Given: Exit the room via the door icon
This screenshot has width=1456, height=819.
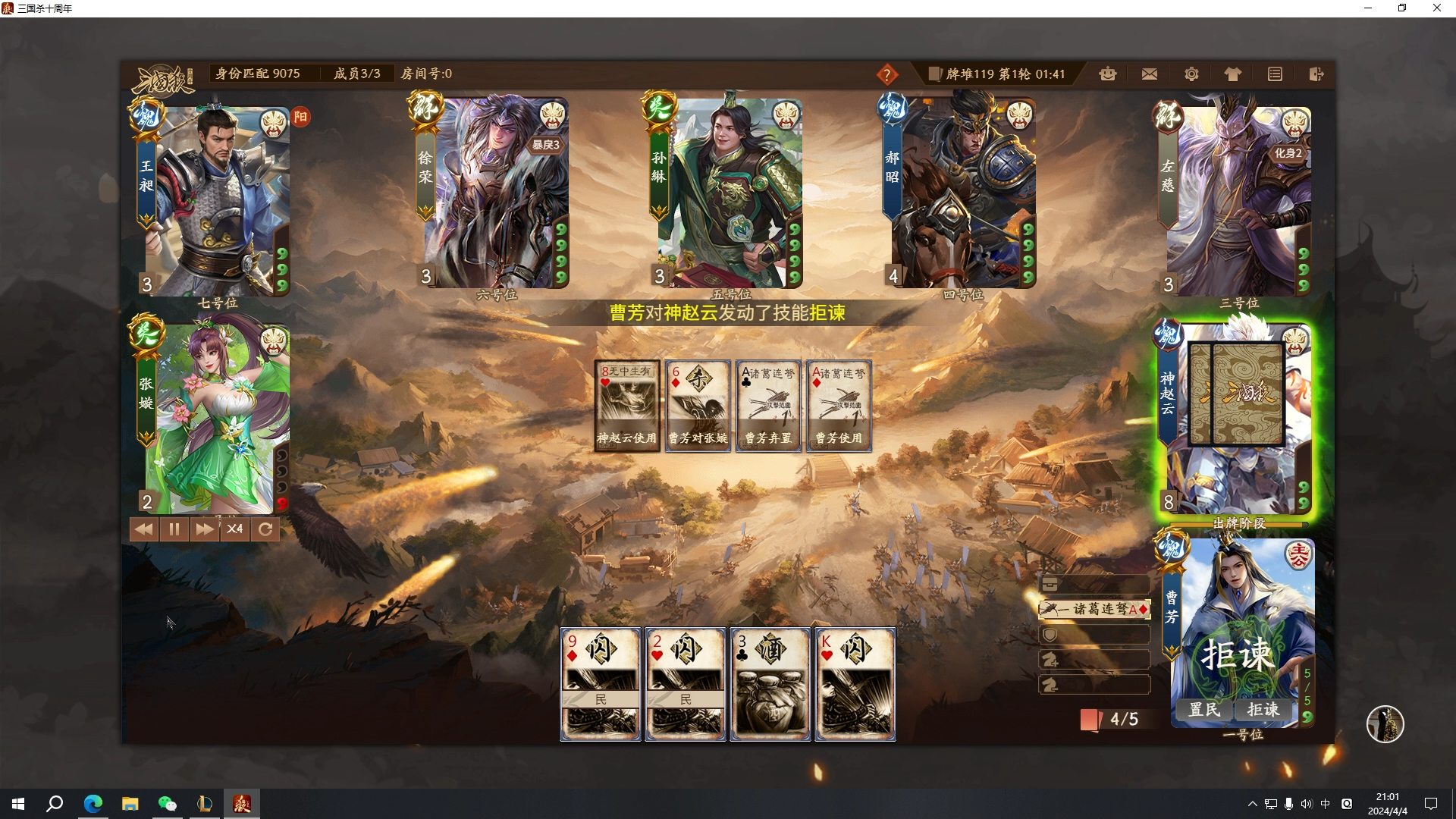Looking at the screenshot, I should (x=1316, y=74).
